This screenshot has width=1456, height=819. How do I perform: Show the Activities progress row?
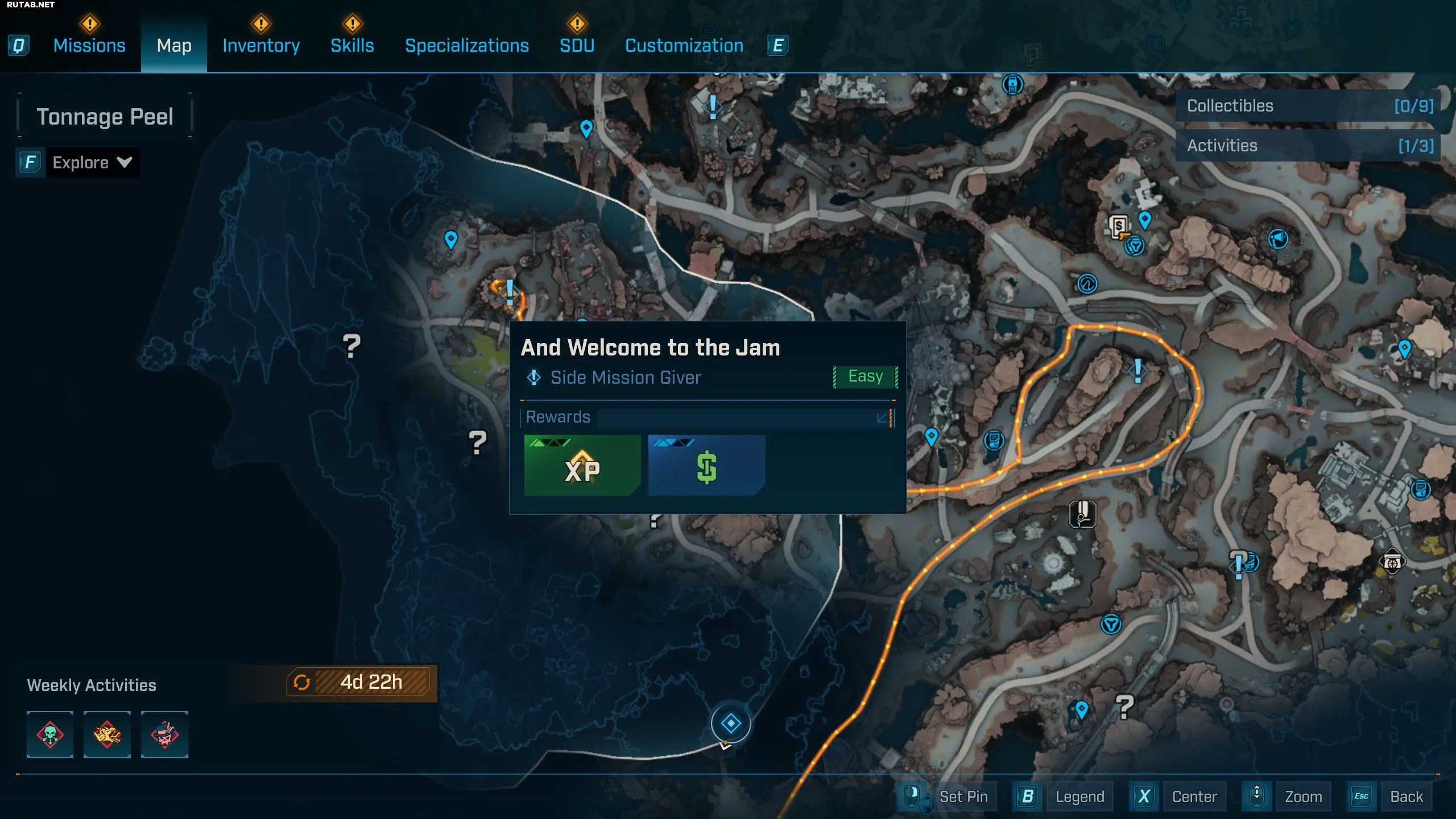coord(1308,146)
